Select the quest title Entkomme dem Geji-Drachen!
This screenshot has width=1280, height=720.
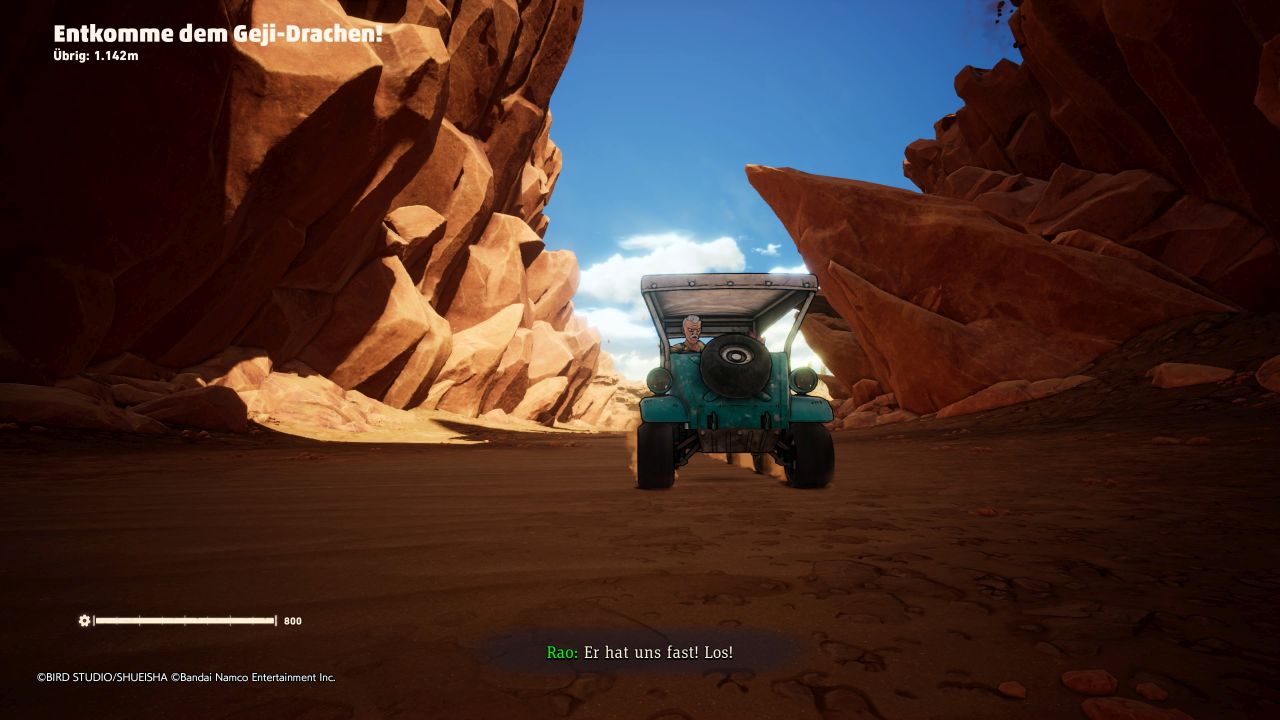[220, 33]
